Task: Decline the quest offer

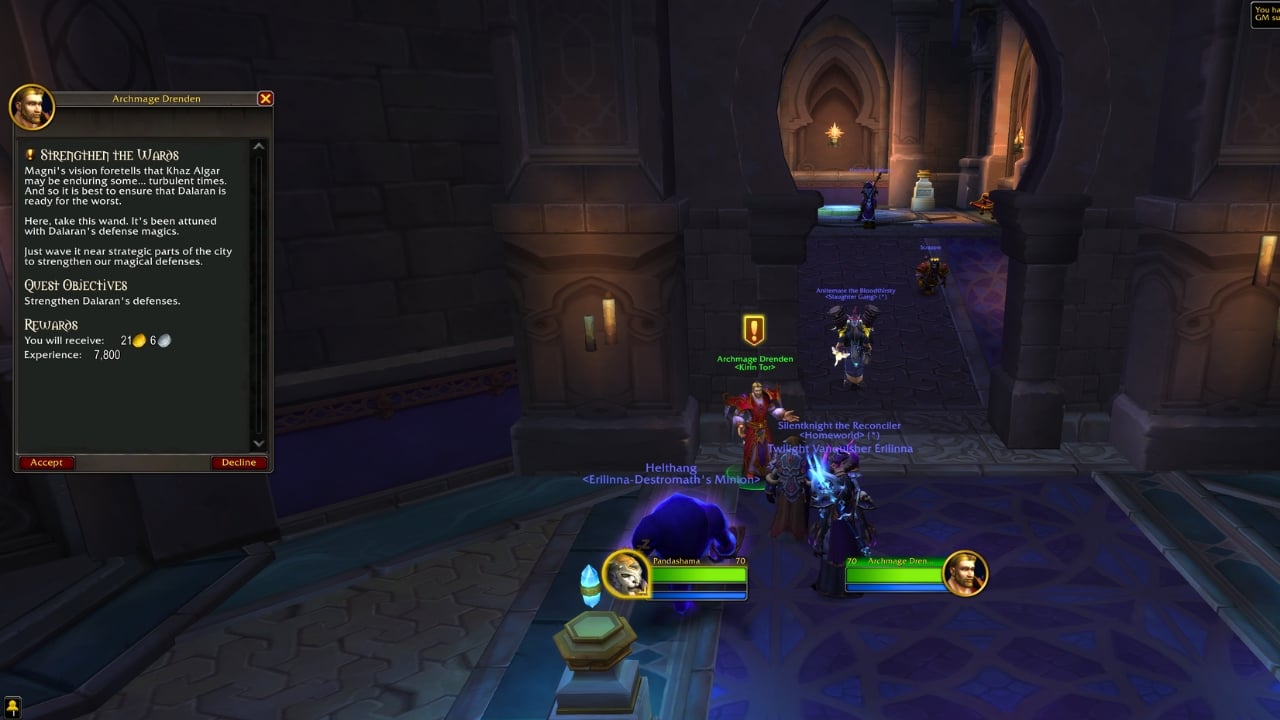Action: (x=238, y=462)
